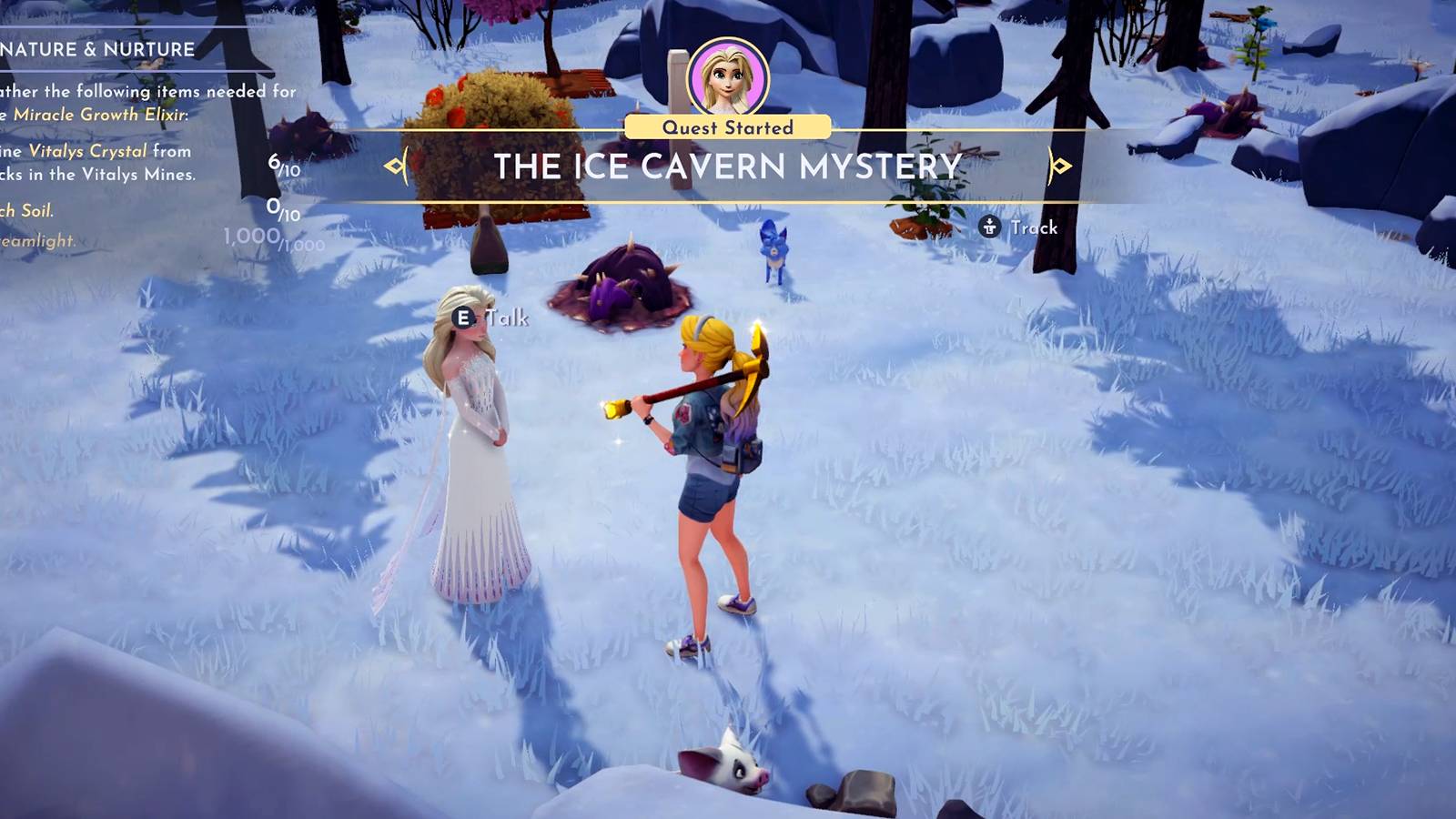1456x819 pixels.
Task: Click the left gold arrow ornament on quest banner
Action: click(x=395, y=167)
